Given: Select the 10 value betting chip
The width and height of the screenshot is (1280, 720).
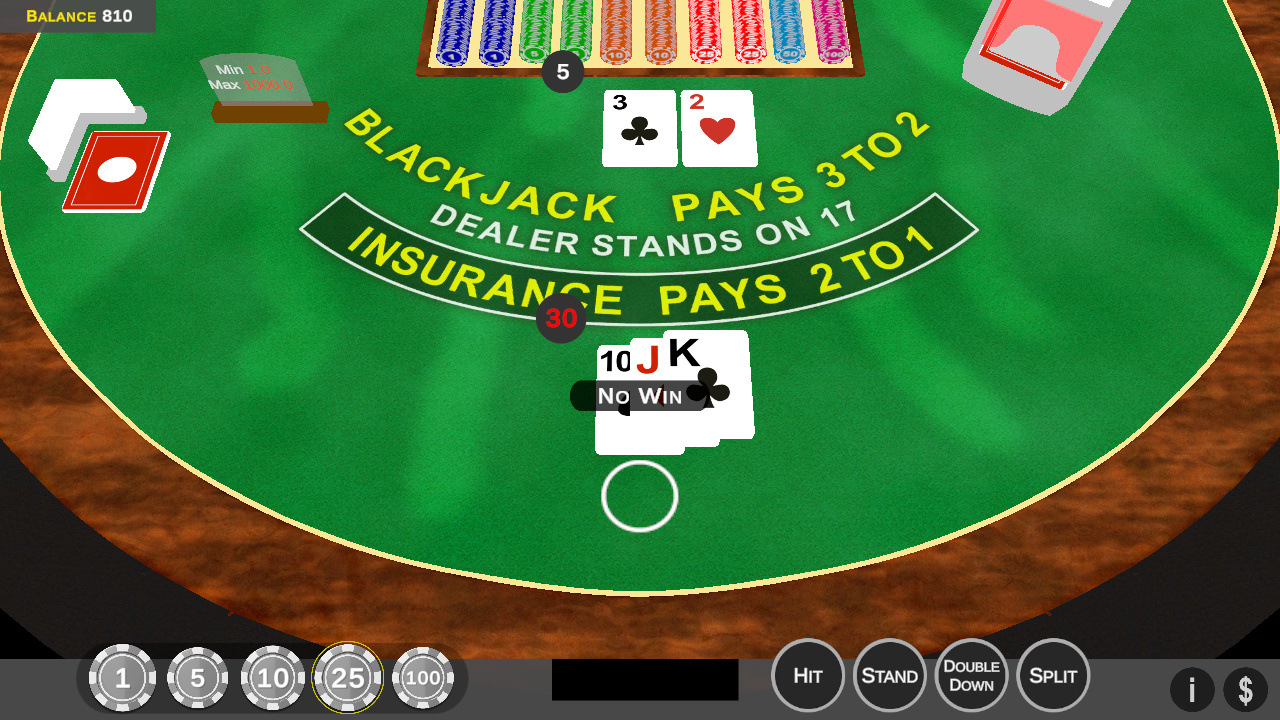Looking at the screenshot, I should tap(273, 677).
